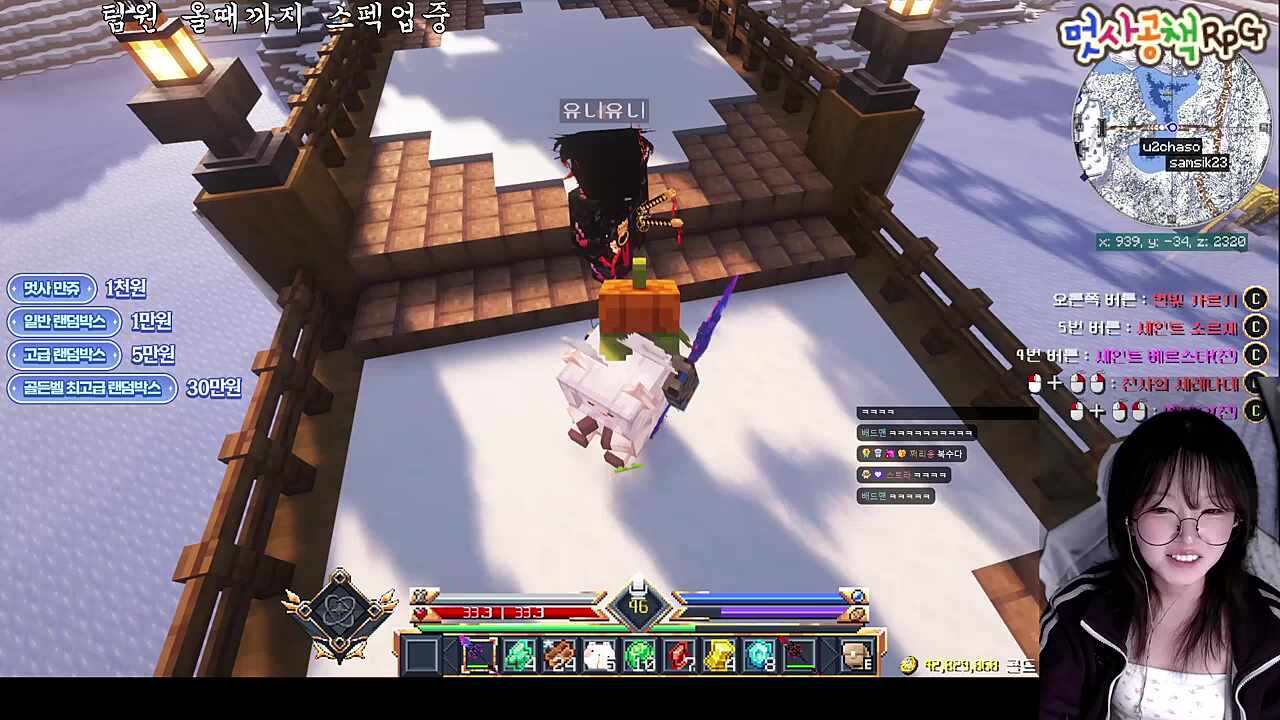
Task: Choose the yellow gem hotbar slot
Action: click(x=720, y=655)
